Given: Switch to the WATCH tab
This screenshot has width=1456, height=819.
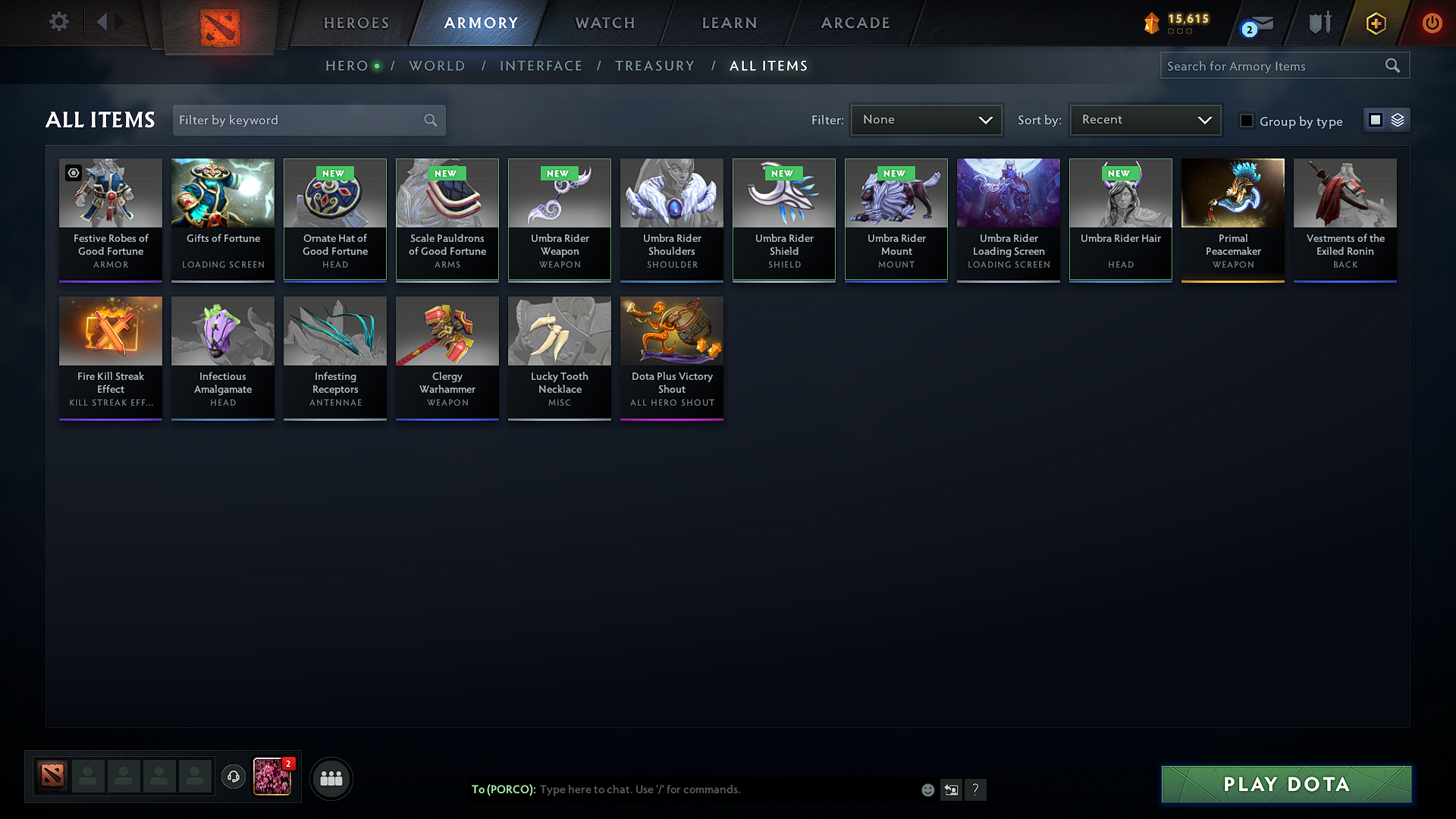Looking at the screenshot, I should (x=604, y=23).
